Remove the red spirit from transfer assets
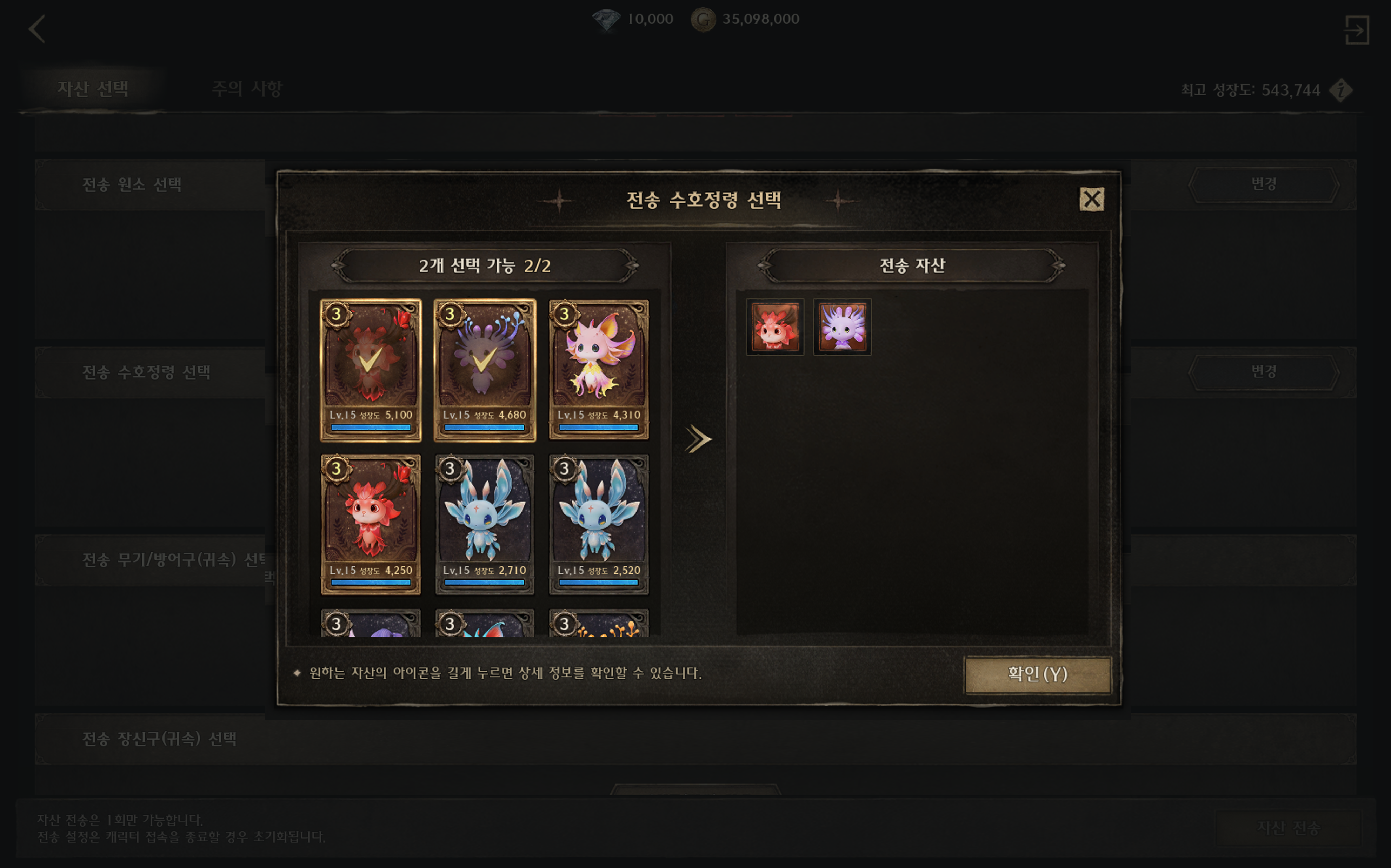 coord(775,327)
